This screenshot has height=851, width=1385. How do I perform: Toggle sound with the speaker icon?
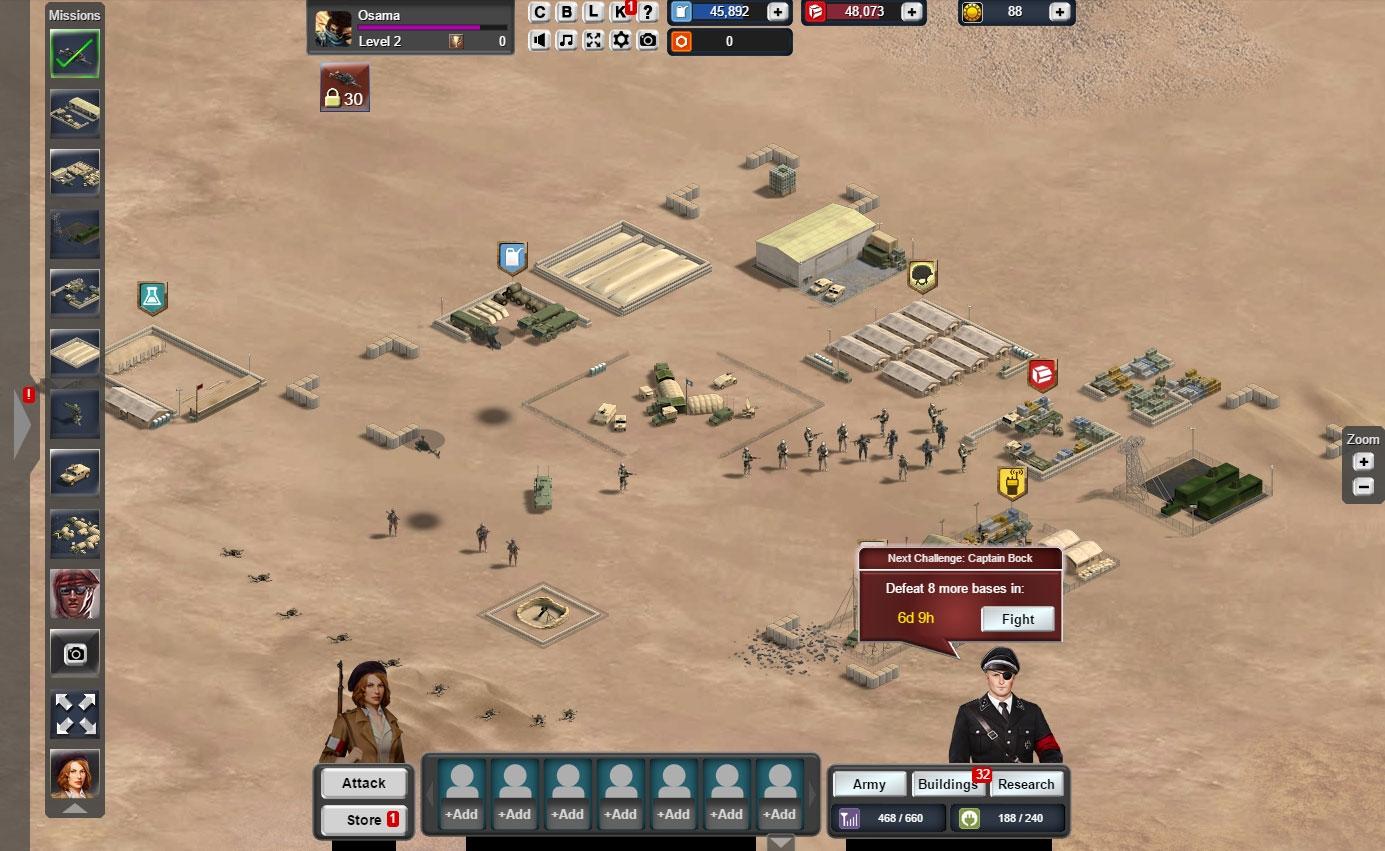(x=540, y=40)
